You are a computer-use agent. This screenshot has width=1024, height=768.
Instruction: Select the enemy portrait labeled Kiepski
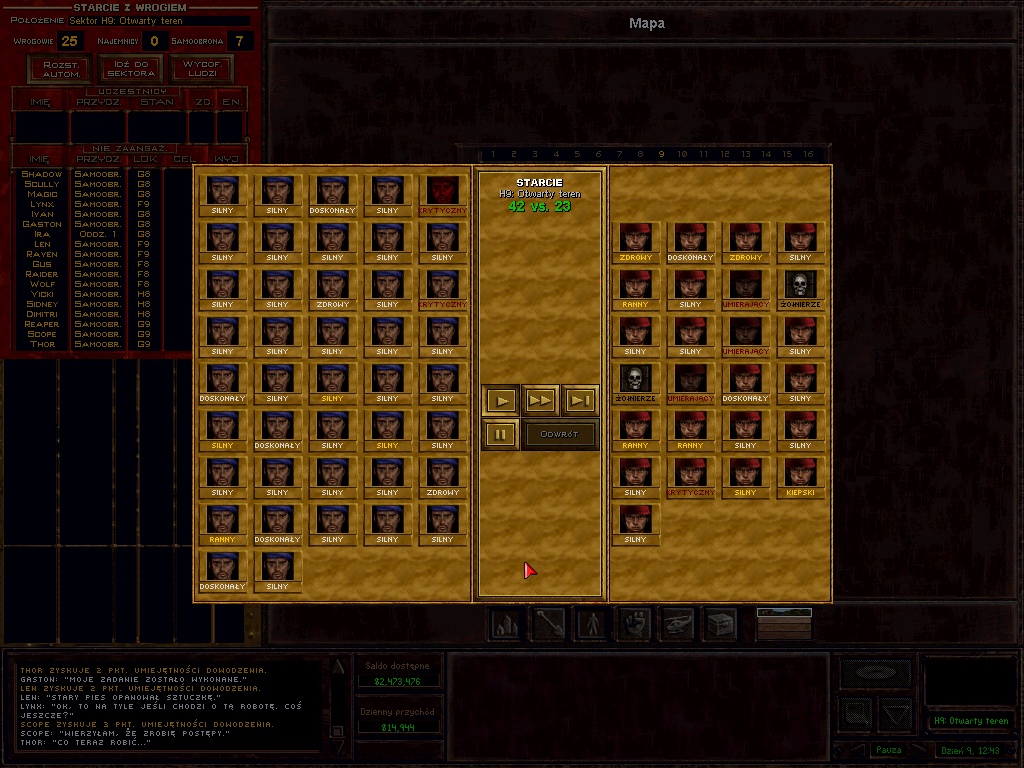tap(800, 477)
